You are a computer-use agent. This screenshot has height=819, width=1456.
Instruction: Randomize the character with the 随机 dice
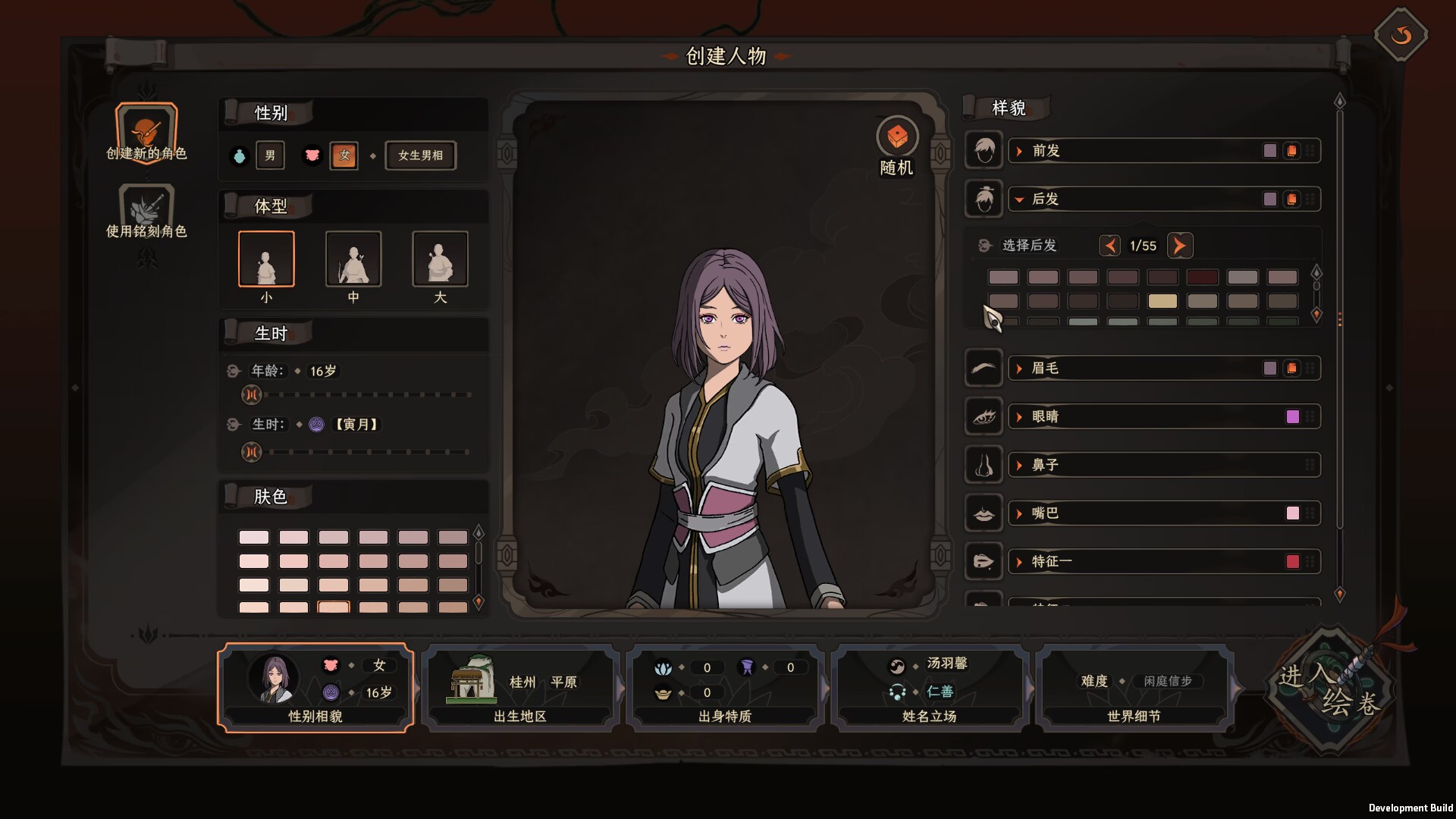897,138
